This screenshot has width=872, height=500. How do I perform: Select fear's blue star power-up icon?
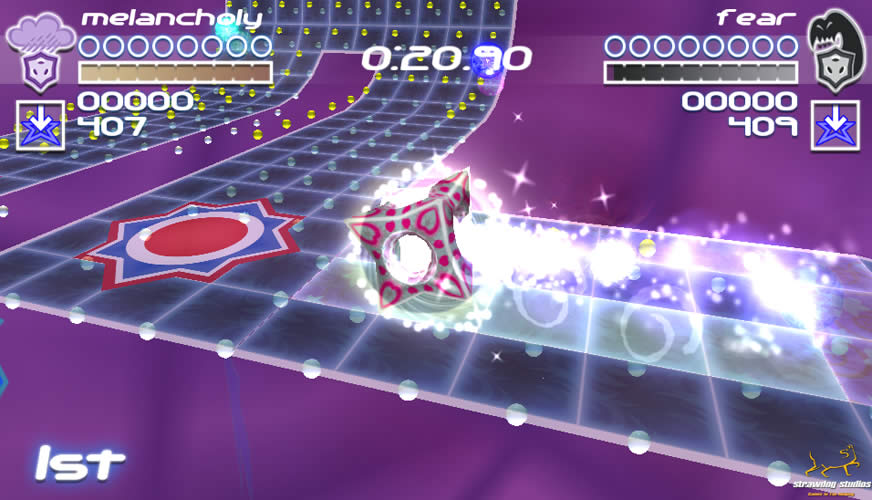click(x=834, y=125)
